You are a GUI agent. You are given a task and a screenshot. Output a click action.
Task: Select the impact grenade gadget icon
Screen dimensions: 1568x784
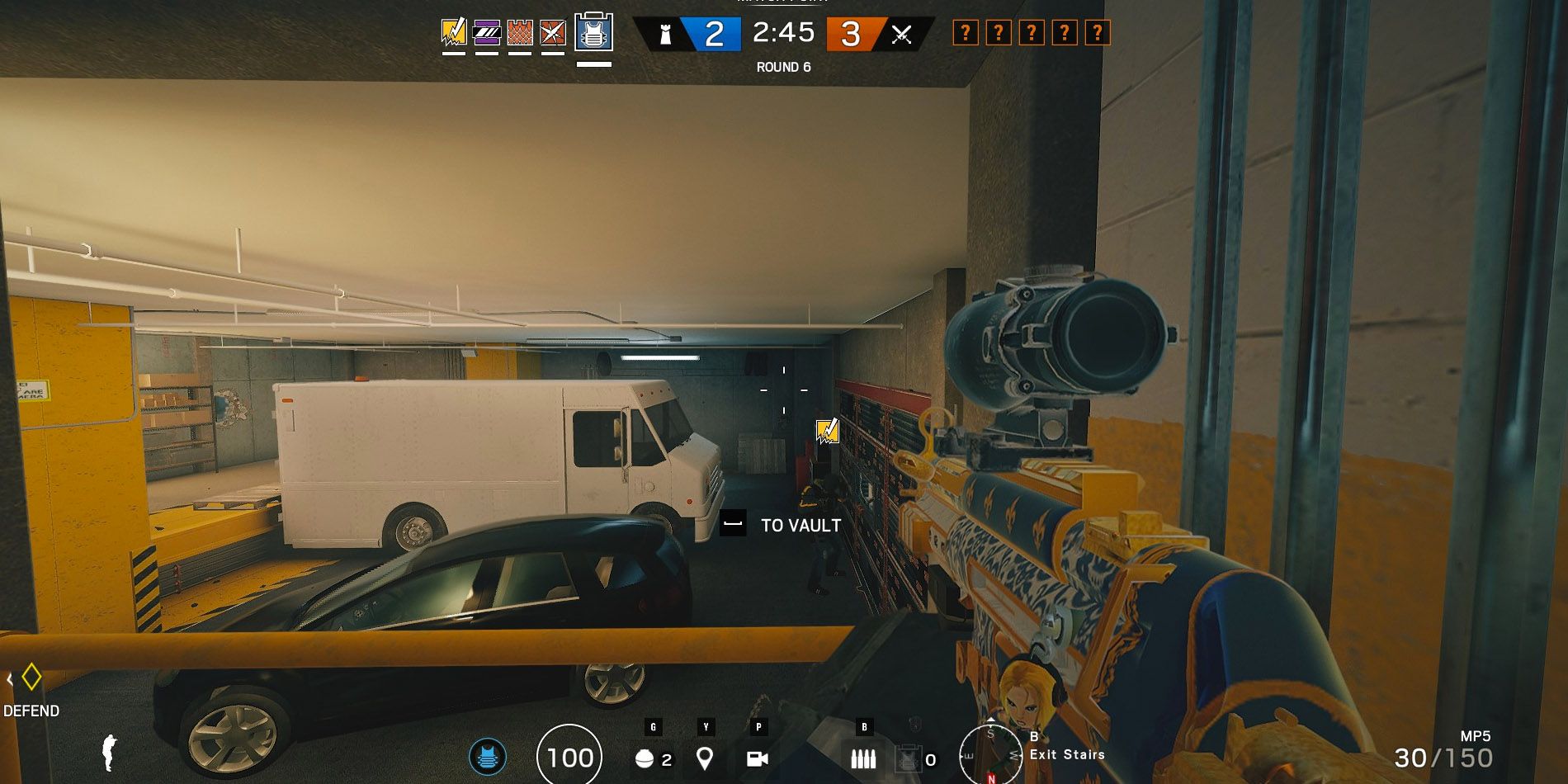645,758
